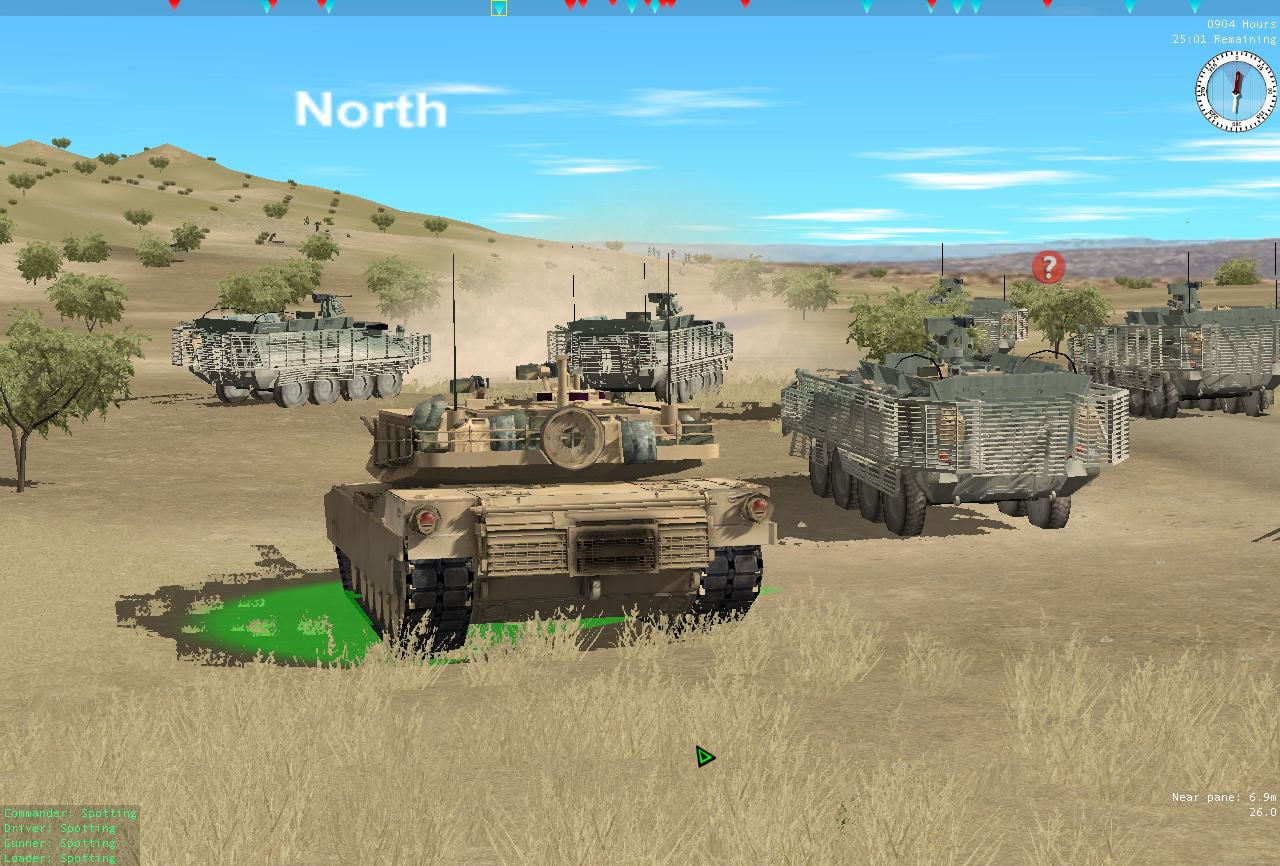Click the green arrow waypoint marker on the ground
Image resolution: width=1280 pixels, height=866 pixels.
click(705, 757)
